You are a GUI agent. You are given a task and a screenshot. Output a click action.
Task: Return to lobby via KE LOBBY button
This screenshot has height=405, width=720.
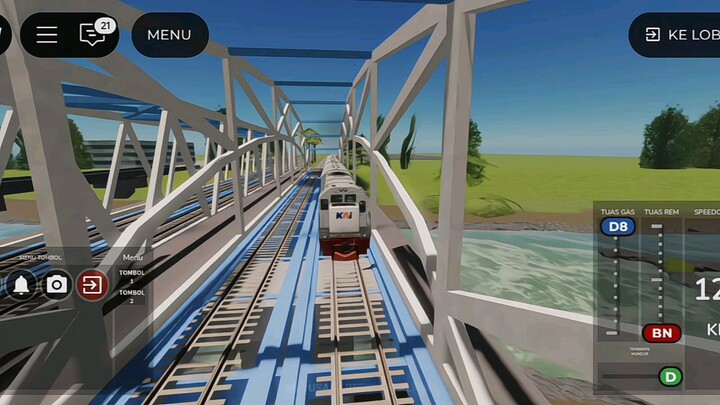(680, 35)
